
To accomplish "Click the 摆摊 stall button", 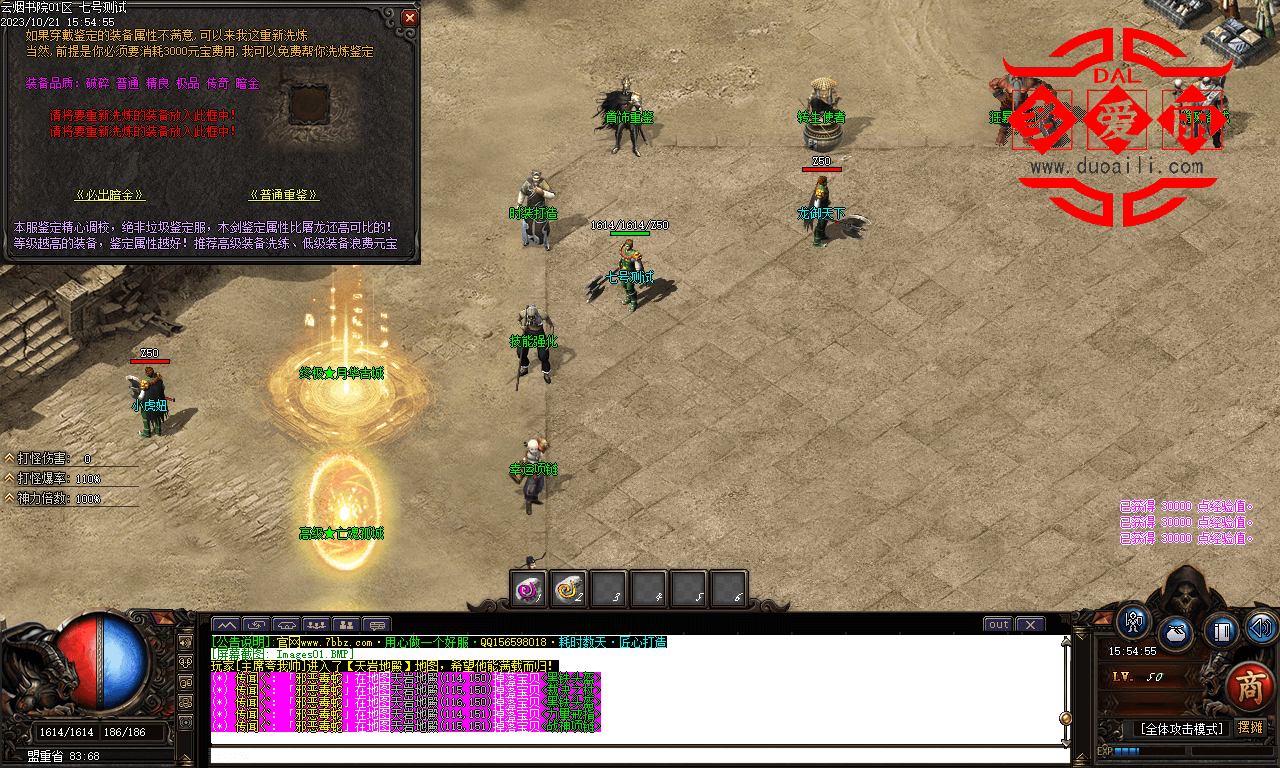I will [x=1250, y=728].
